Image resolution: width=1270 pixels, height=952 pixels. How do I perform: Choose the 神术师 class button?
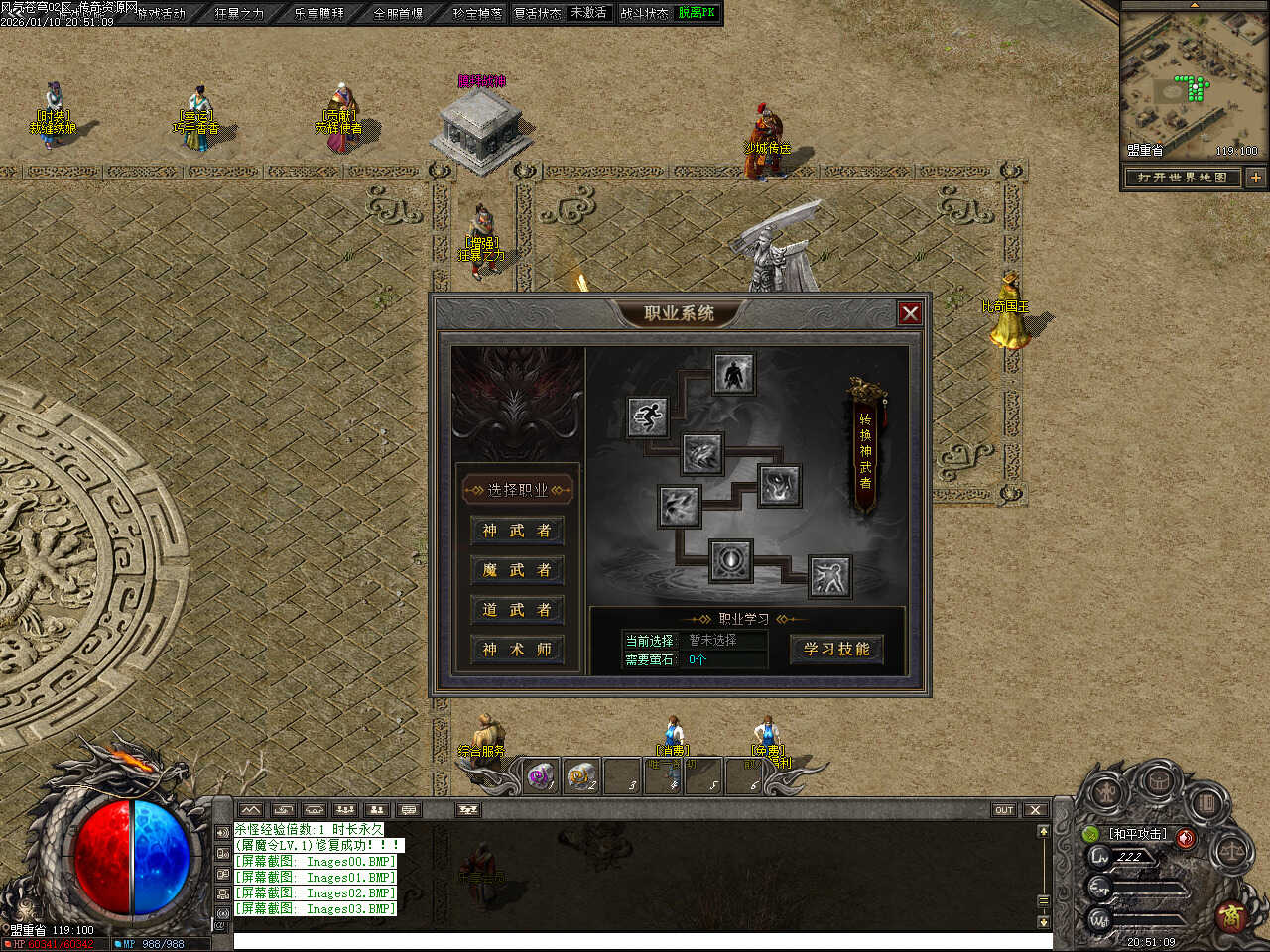pyautogui.click(x=516, y=650)
